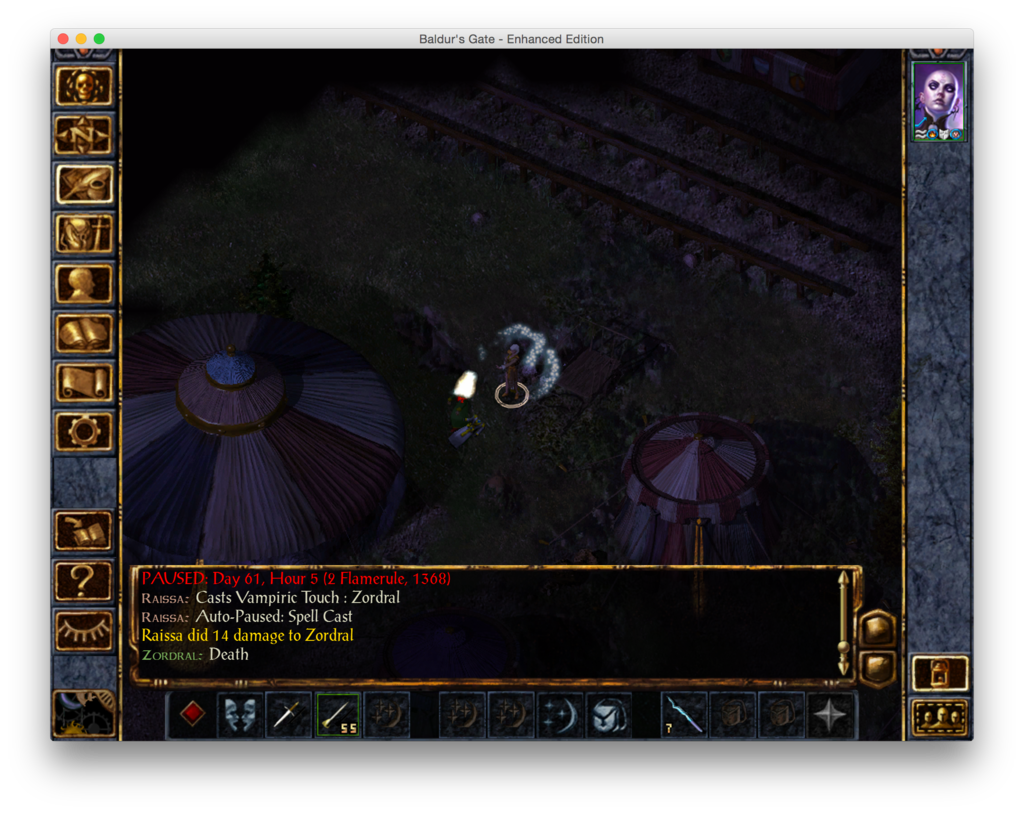
Task: Toggle the padlock button on the right panel
Action: [x=940, y=673]
